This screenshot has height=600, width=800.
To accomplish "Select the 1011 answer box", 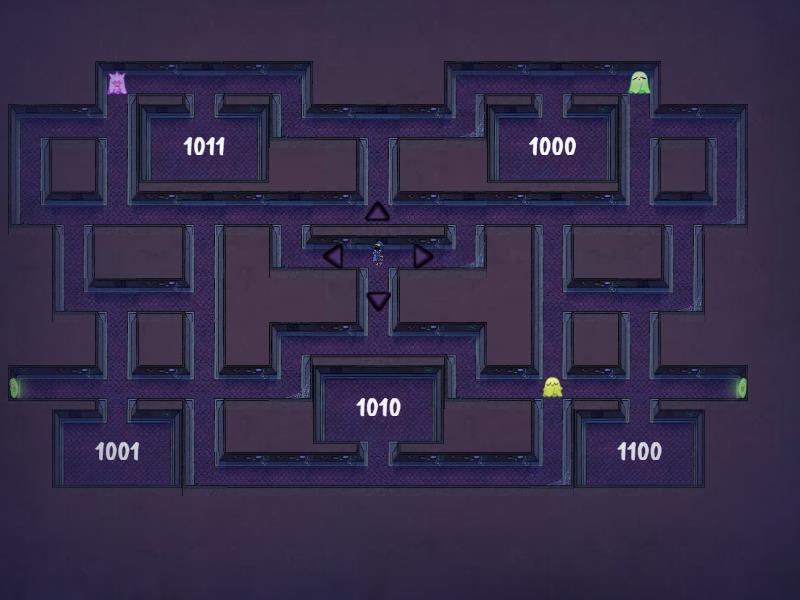I will point(204,147).
